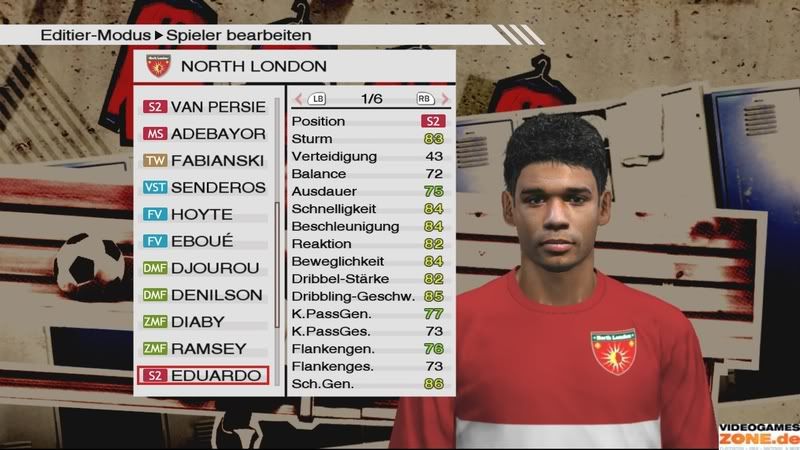Pick Senderos from the roster
Image resolution: width=800 pixels, height=450 pixels.
(205, 187)
